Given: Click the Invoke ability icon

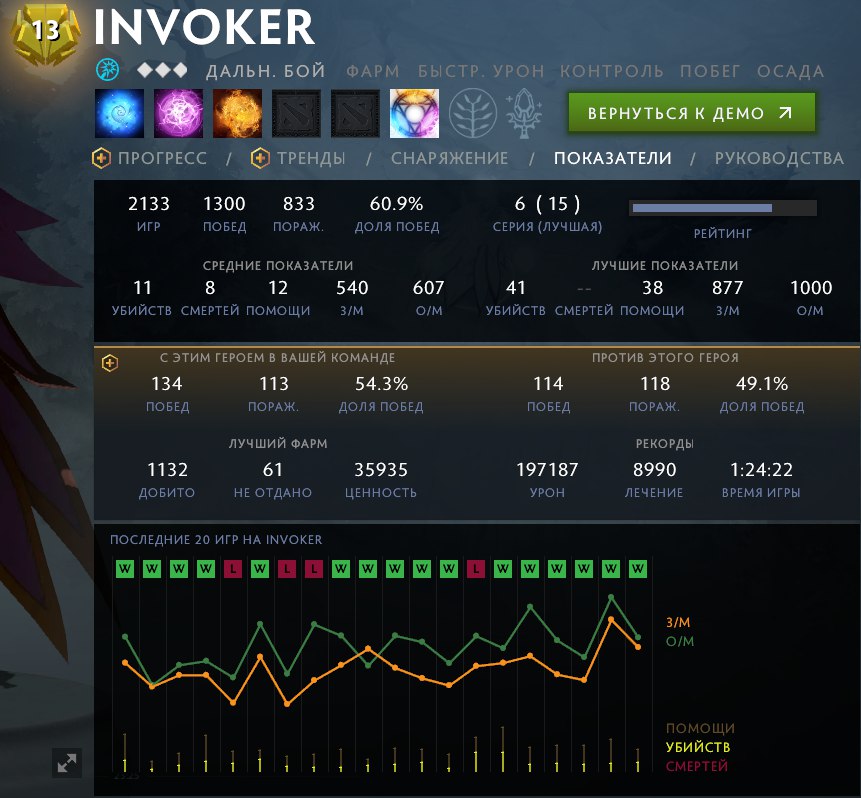Looking at the screenshot, I should [414, 113].
